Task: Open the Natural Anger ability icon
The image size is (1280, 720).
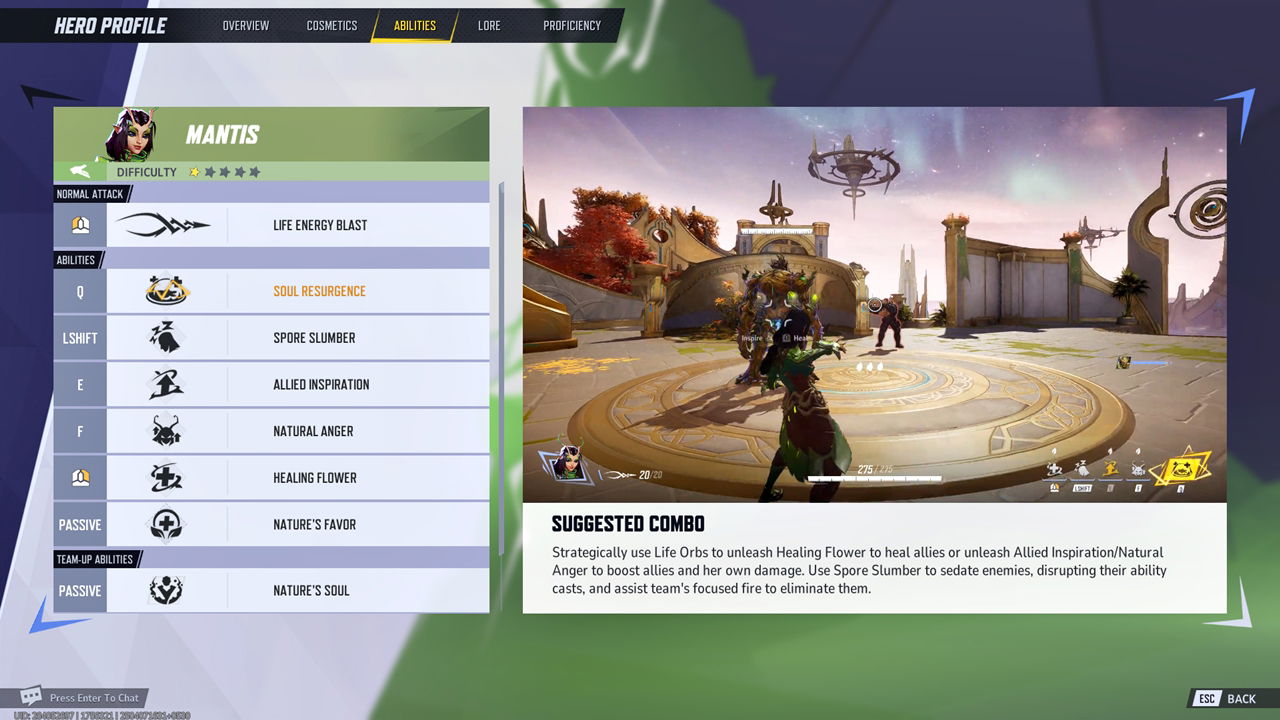Action: tap(166, 431)
